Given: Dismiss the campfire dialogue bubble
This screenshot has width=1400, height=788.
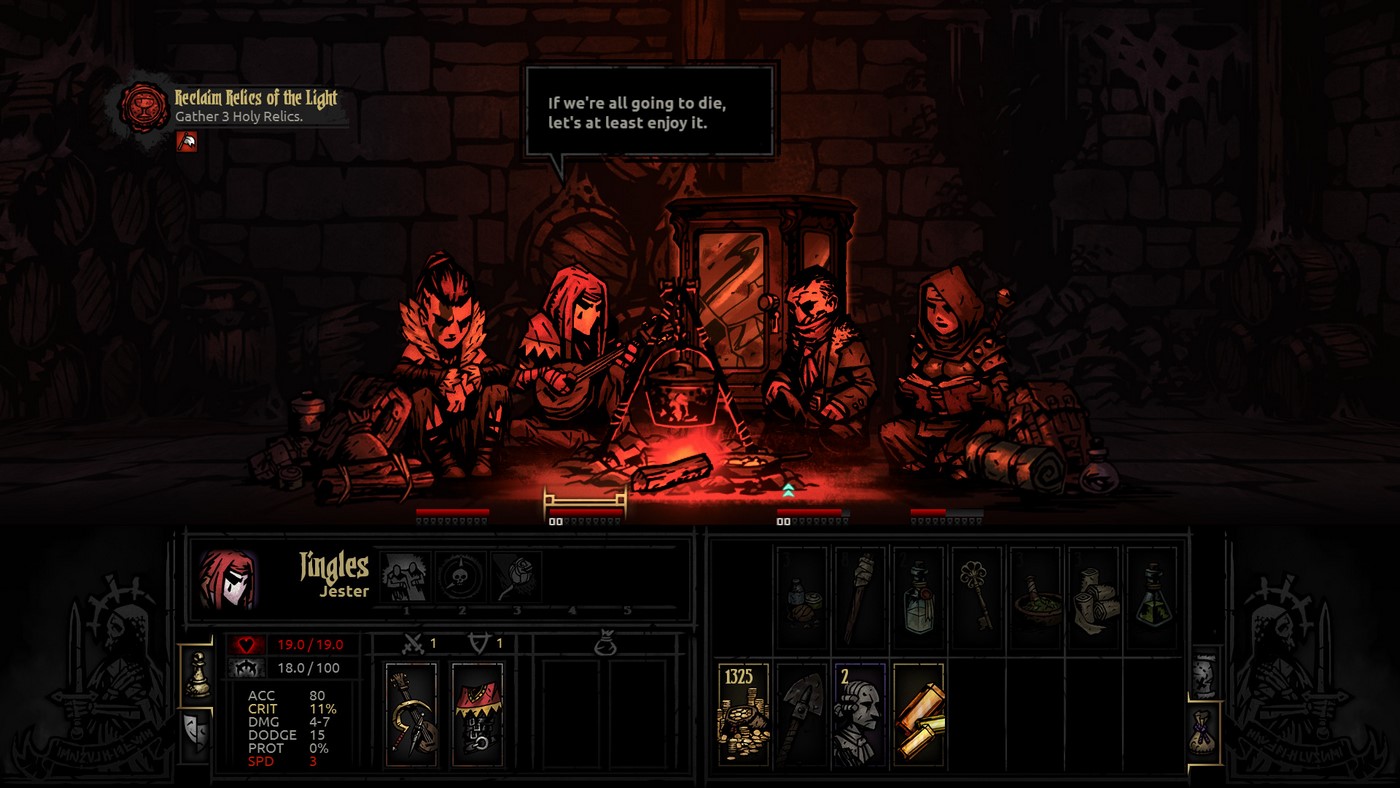Looking at the screenshot, I should click(x=648, y=112).
